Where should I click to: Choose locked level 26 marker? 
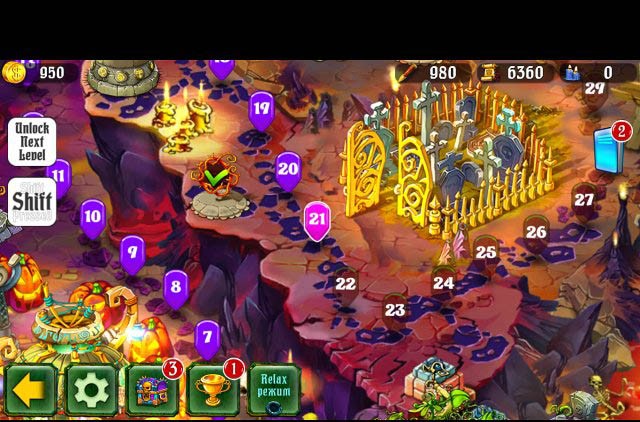(536, 232)
